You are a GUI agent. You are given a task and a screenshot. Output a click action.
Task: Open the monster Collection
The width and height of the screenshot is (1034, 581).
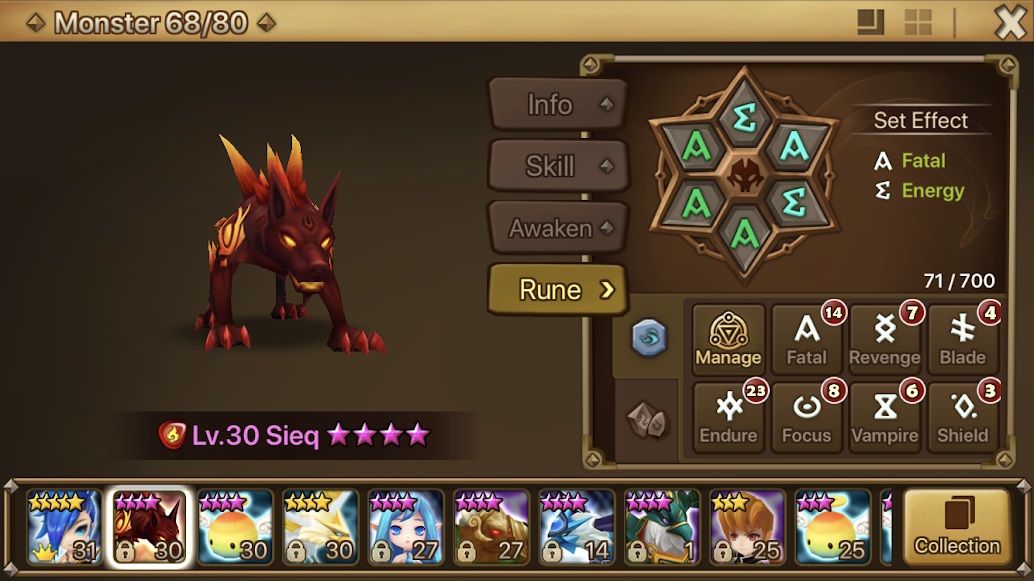click(956, 527)
